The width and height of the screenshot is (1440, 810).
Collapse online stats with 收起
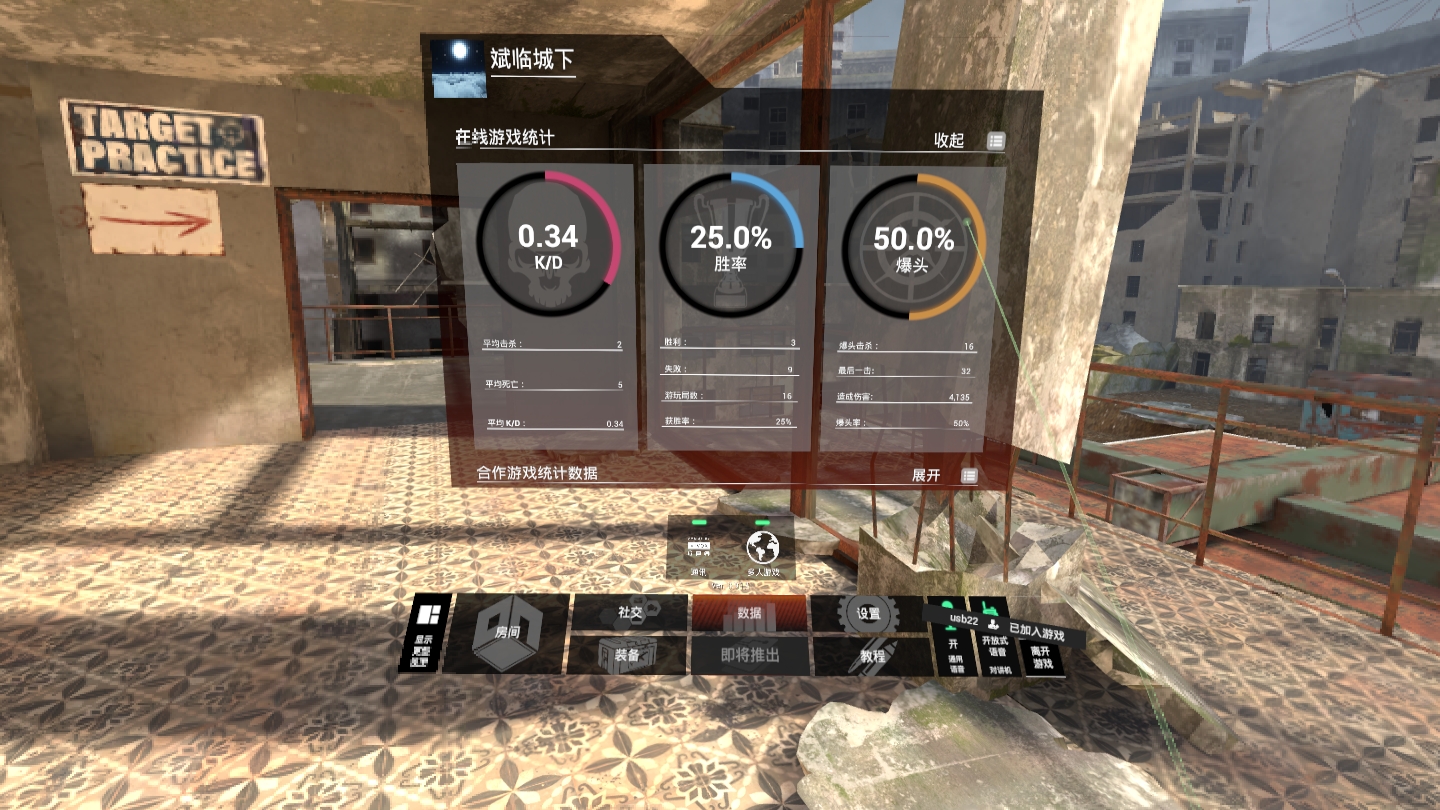[948, 141]
